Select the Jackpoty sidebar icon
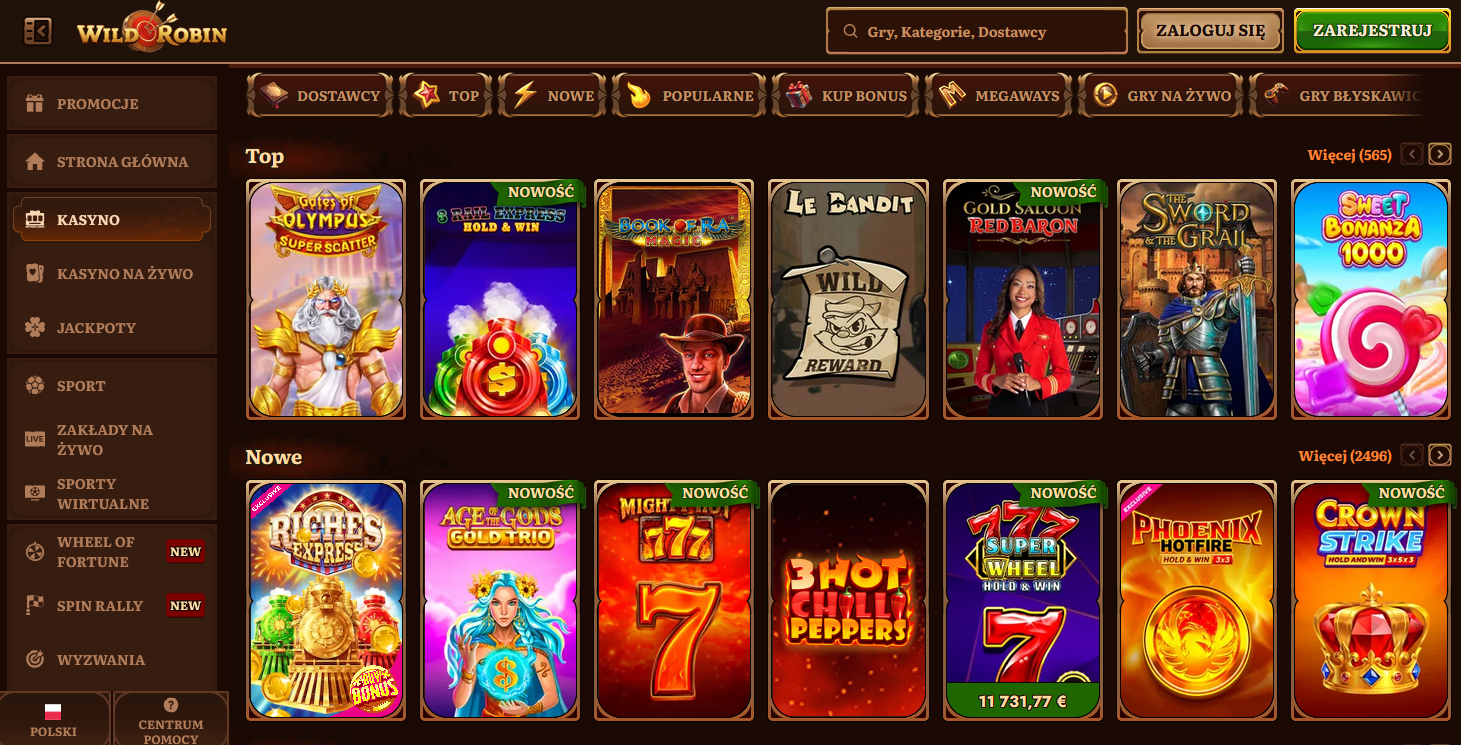Image resolution: width=1461 pixels, height=745 pixels. (36, 327)
